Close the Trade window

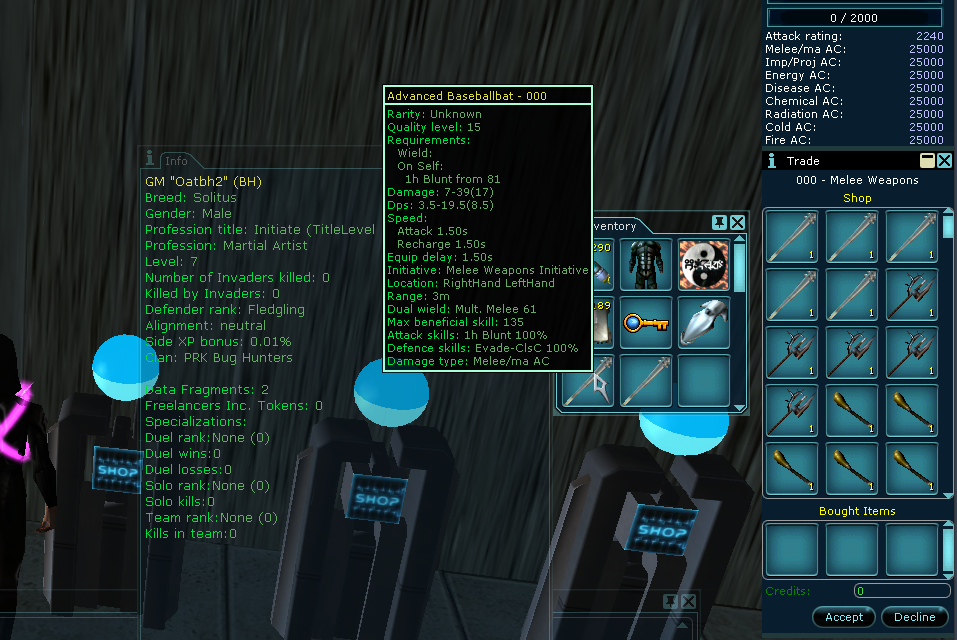(945, 161)
